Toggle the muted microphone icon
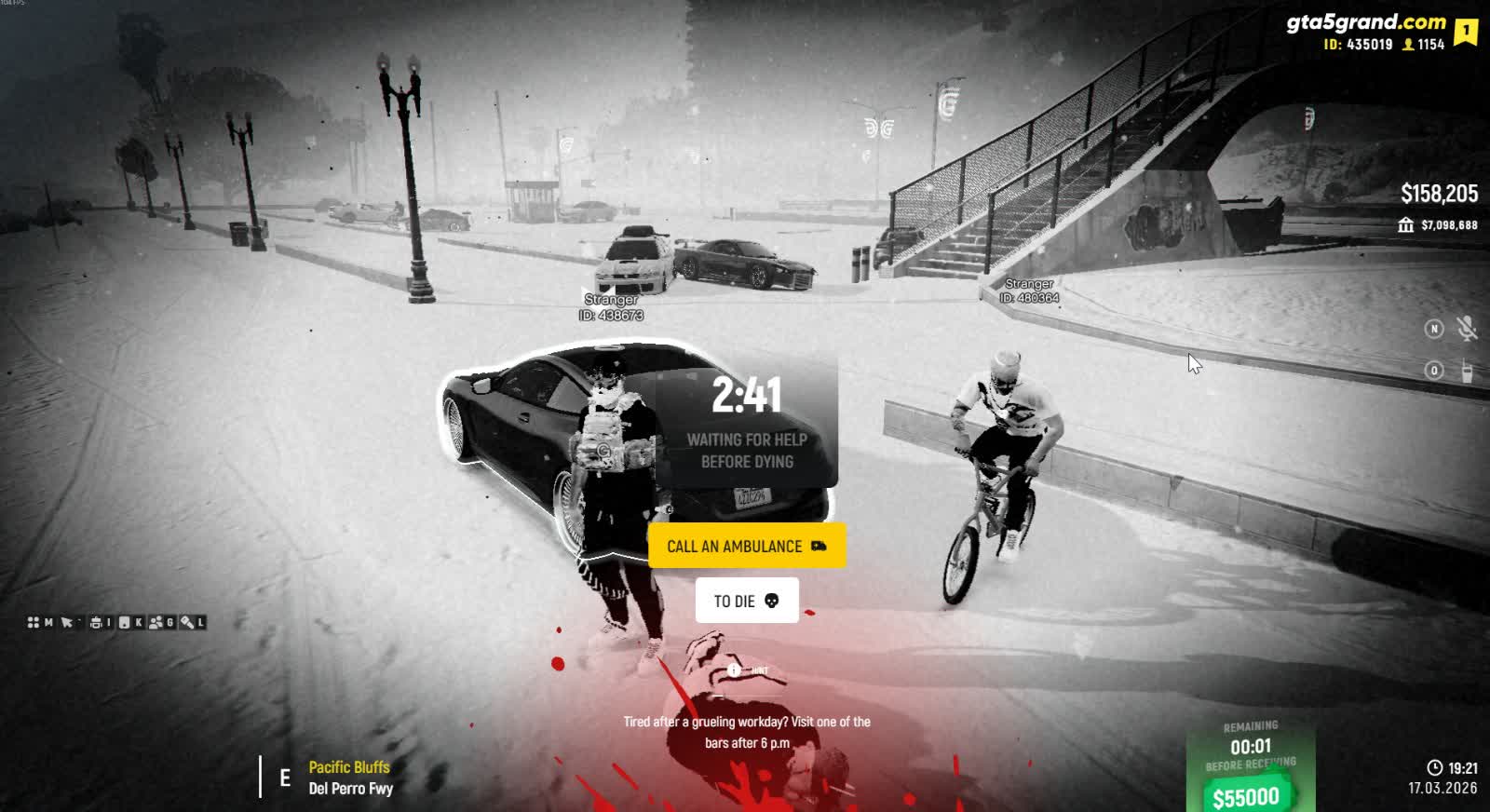Viewport: 1490px width, 812px height. click(1466, 328)
